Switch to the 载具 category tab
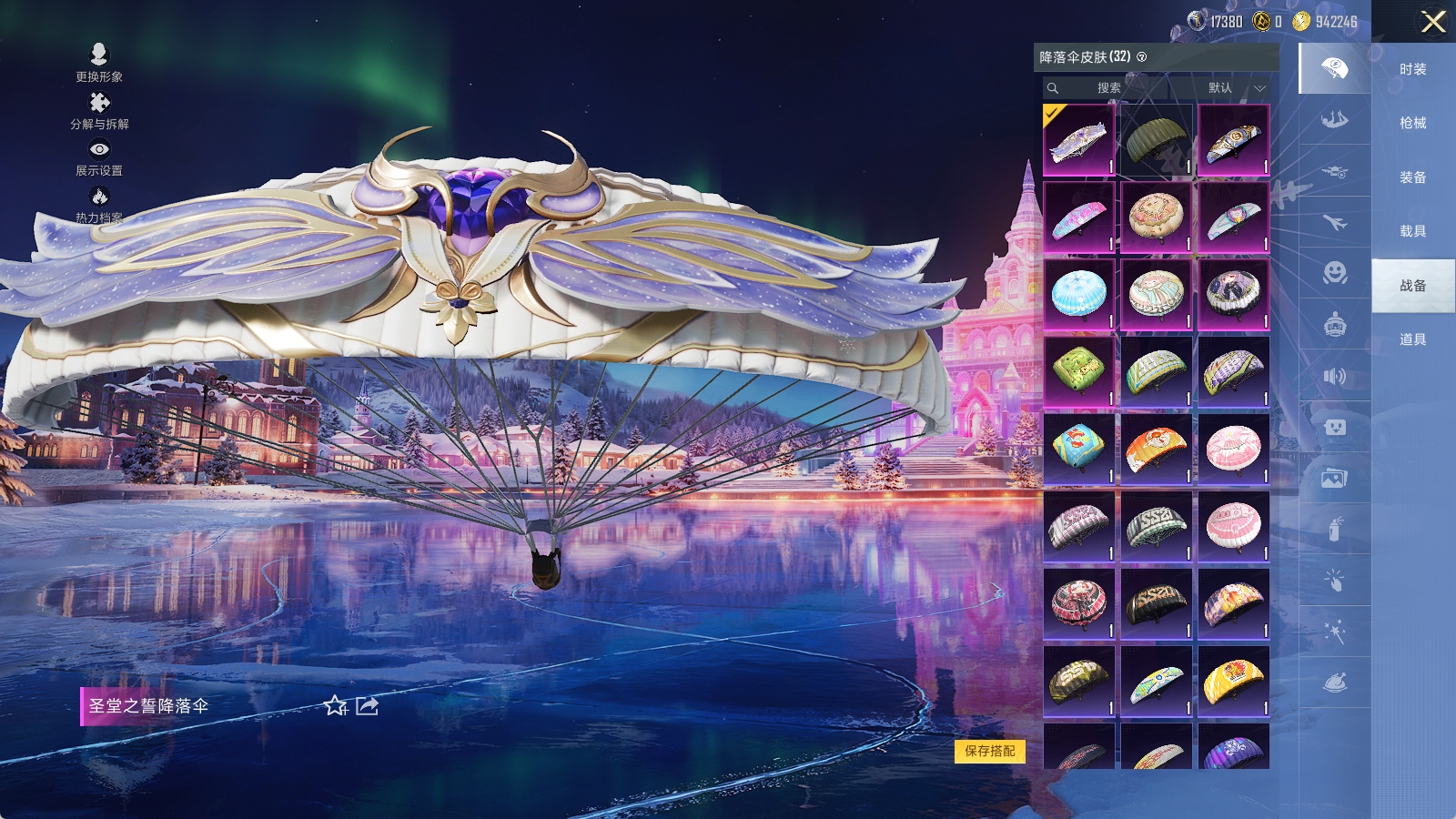 tap(1412, 231)
